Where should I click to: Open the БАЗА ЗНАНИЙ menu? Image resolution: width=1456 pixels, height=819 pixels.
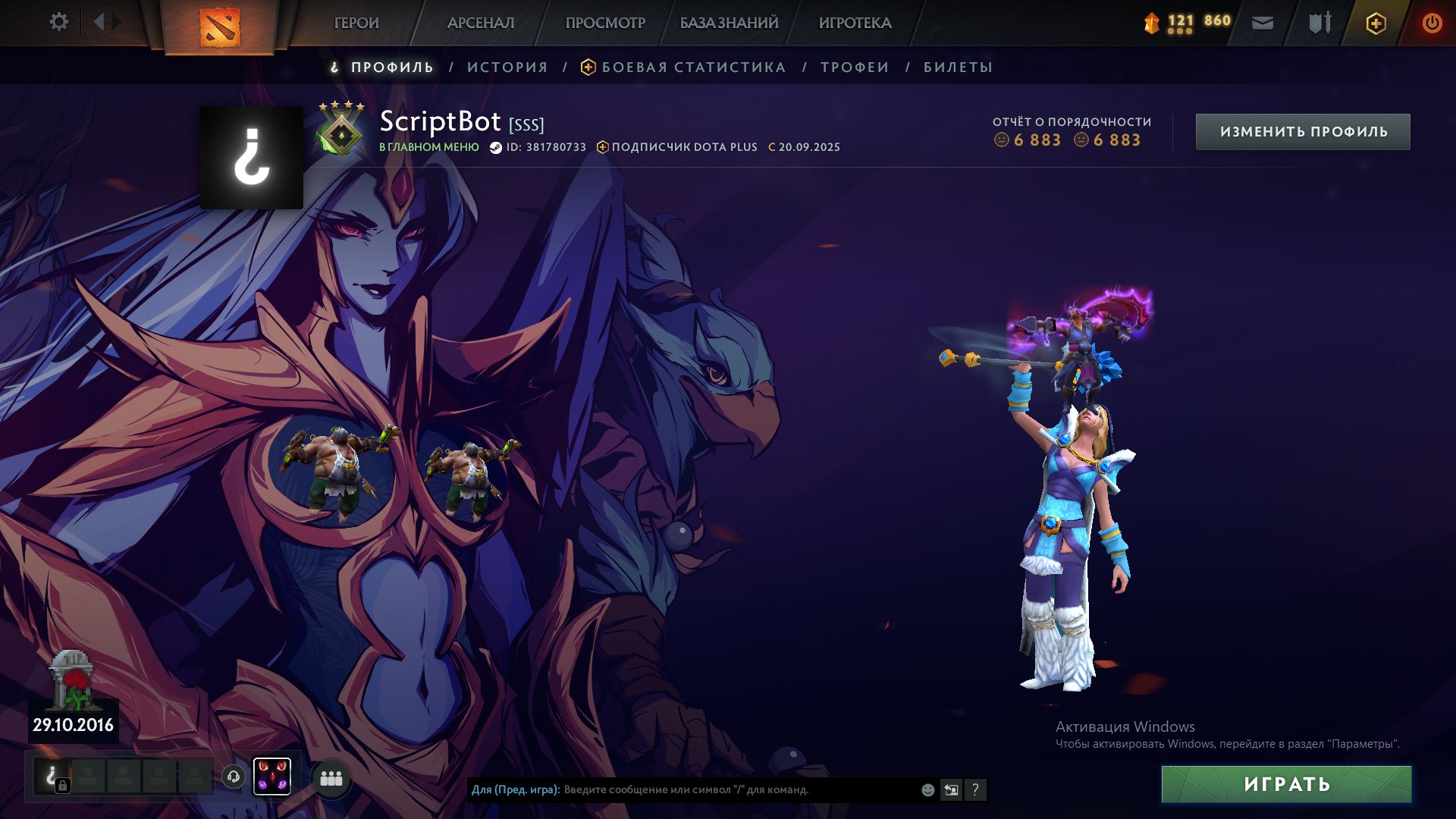point(729,24)
